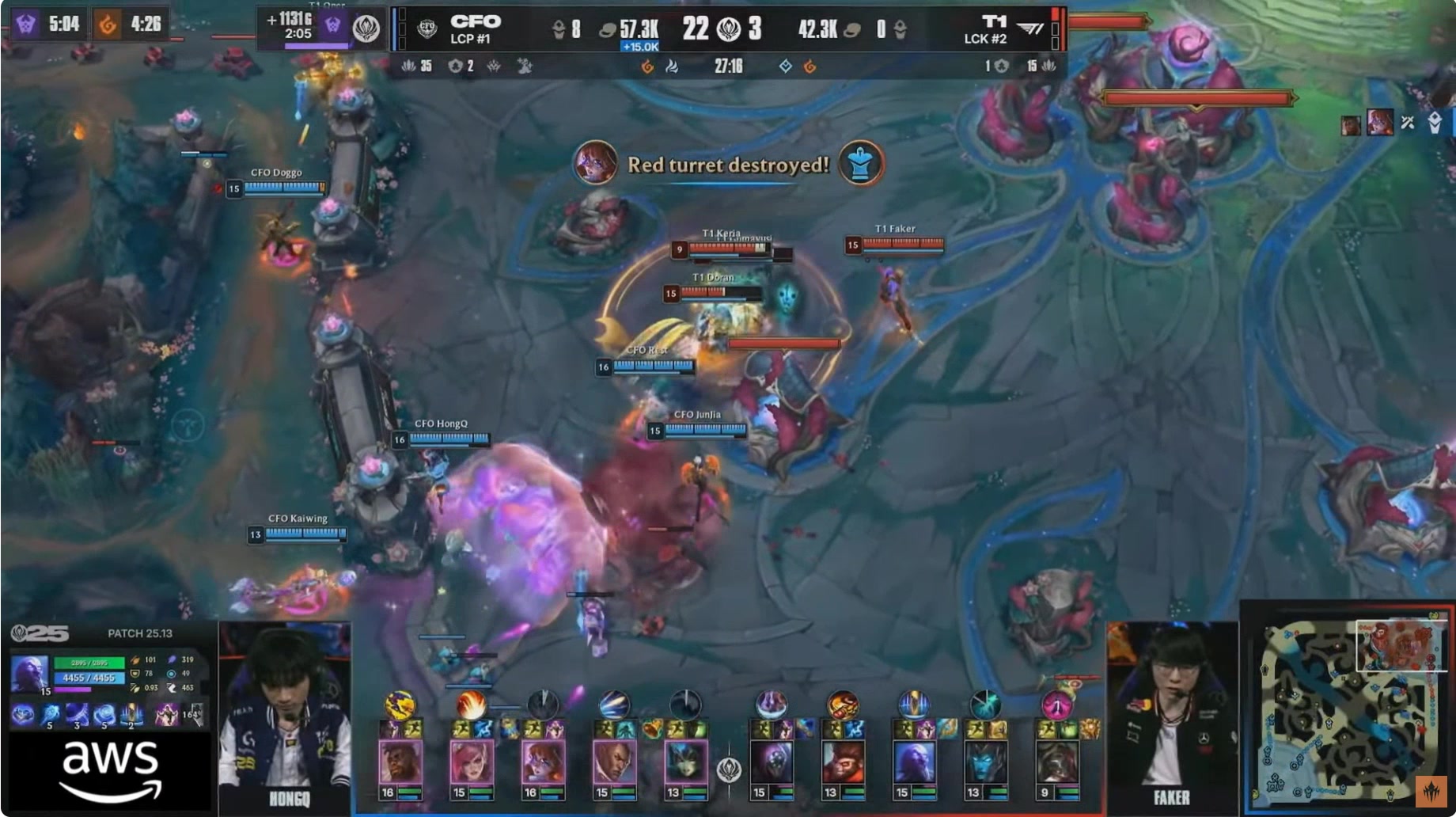Click the purple Teleport summoner spell icon
The width and height of the screenshot is (1456, 817).
[x=166, y=715]
